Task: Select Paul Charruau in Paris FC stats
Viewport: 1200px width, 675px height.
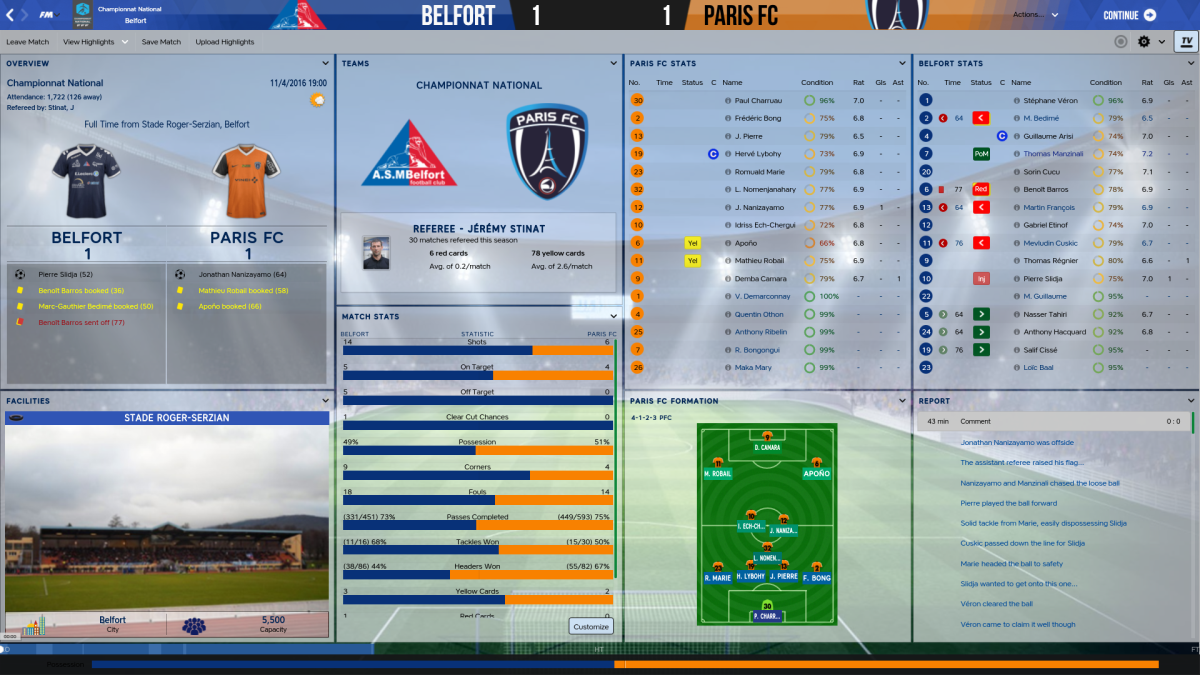Action: tap(758, 101)
